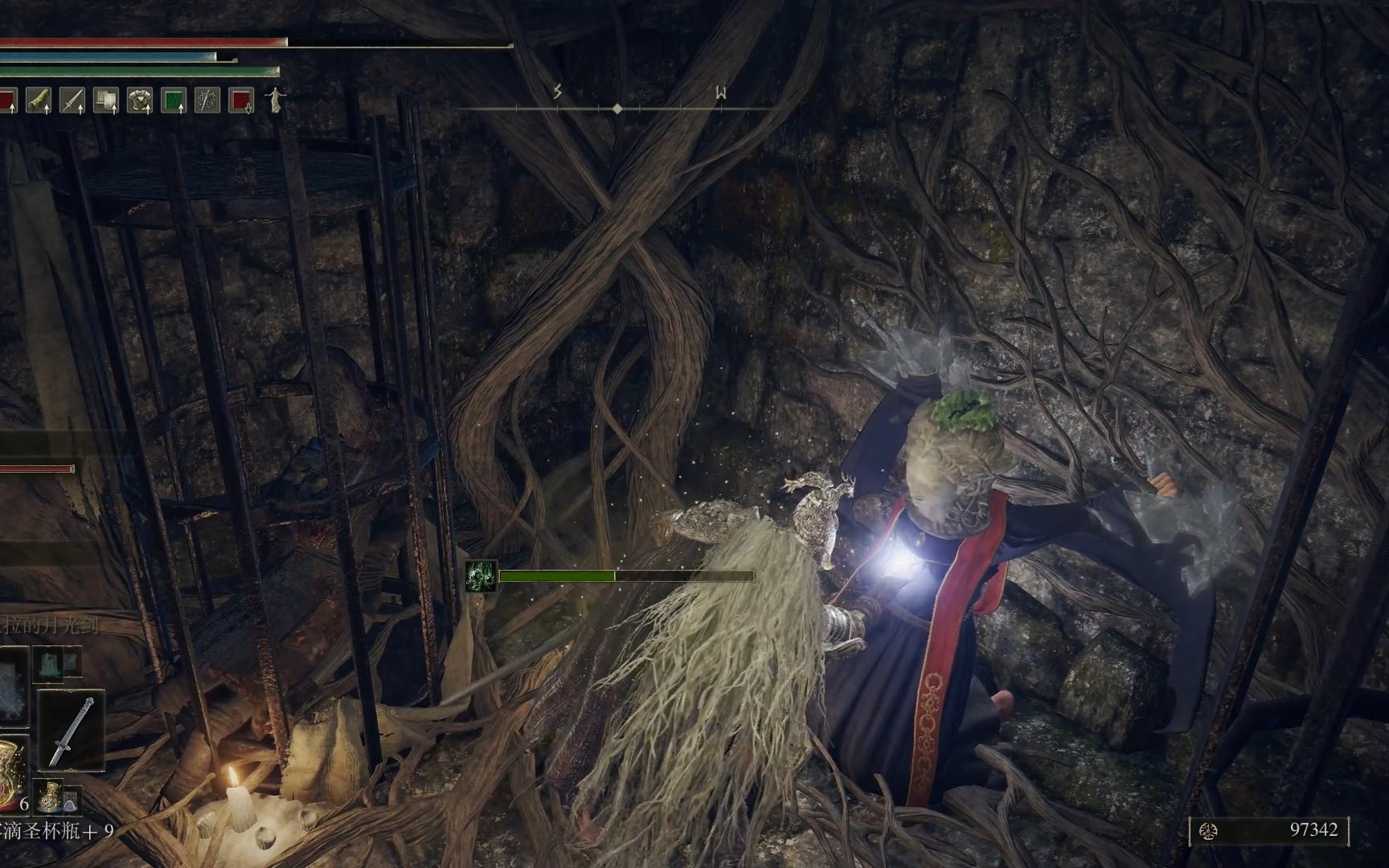This screenshot has height=868, width=1389.
Task: Click the armor defense buff icon
Action: point(140,100)
